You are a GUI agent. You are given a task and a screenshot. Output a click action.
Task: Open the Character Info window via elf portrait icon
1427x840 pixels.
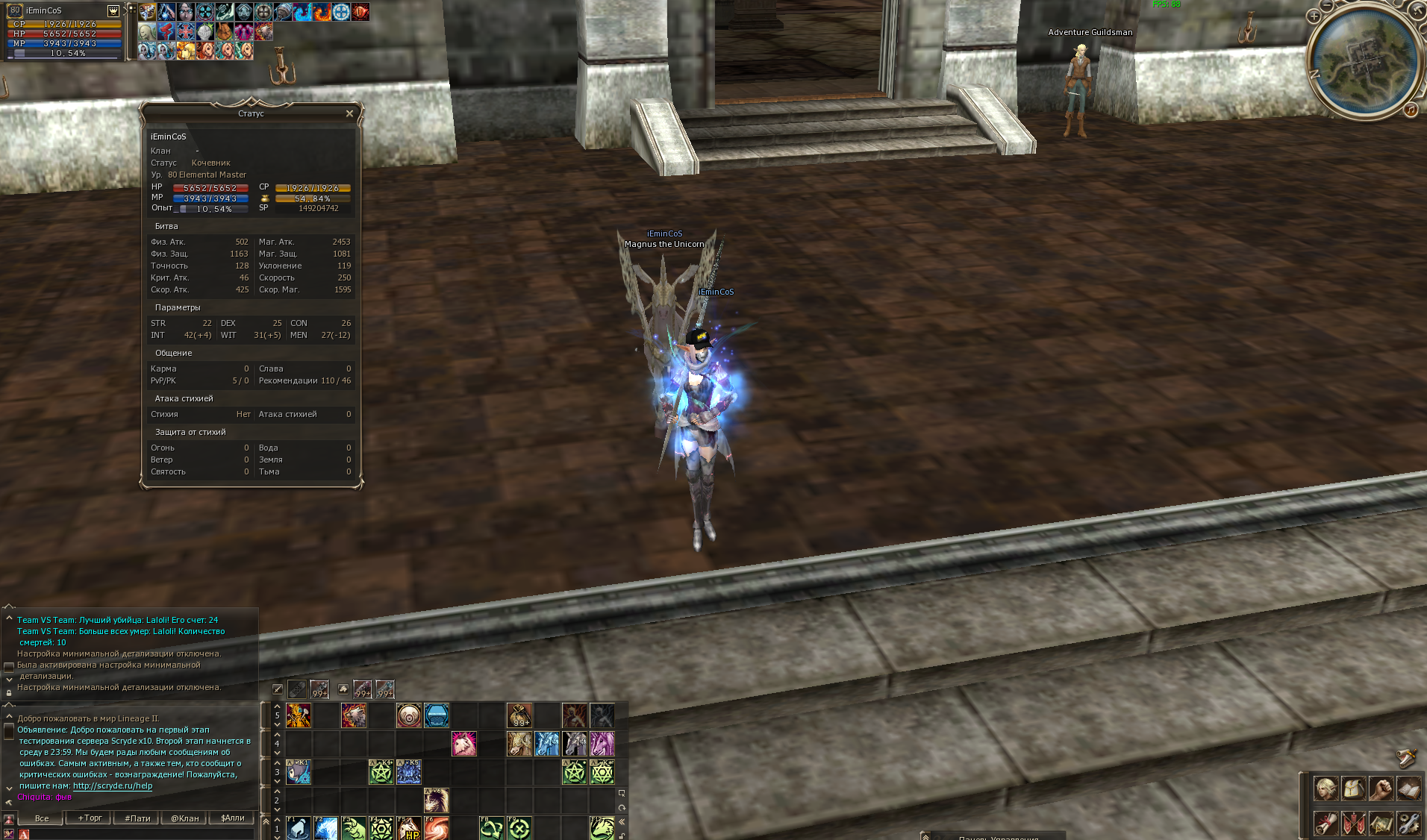[1326, 789]
